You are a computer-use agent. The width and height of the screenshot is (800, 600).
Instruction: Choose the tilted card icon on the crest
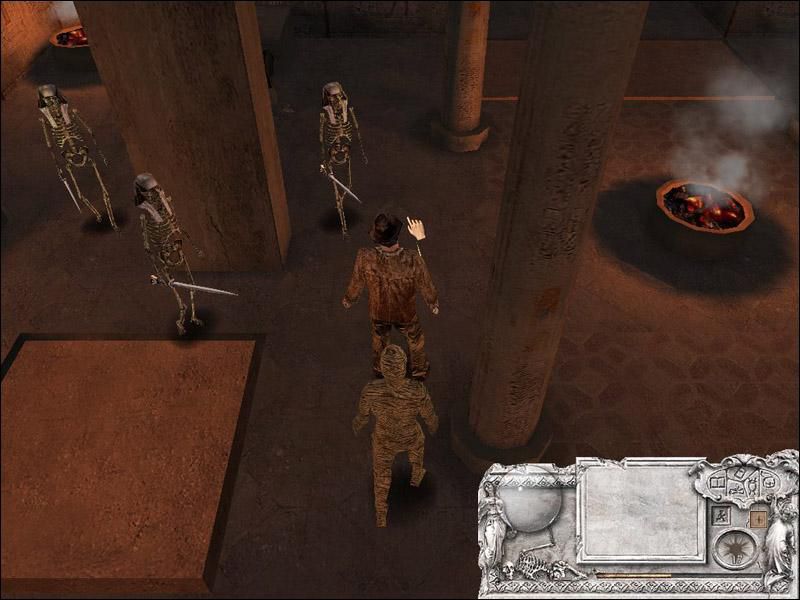(740, 473)
